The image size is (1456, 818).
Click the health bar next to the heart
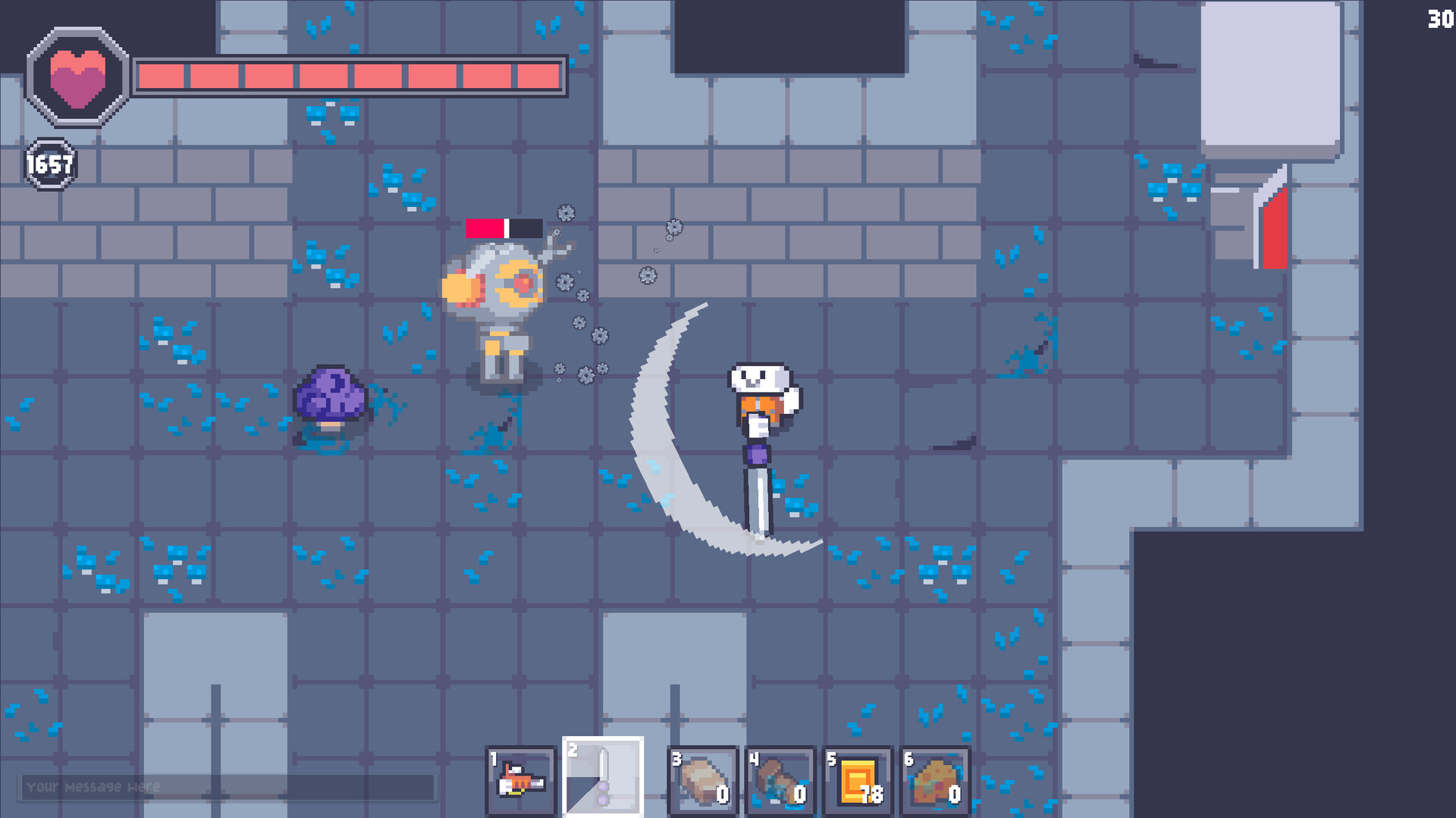pos(349,76)
